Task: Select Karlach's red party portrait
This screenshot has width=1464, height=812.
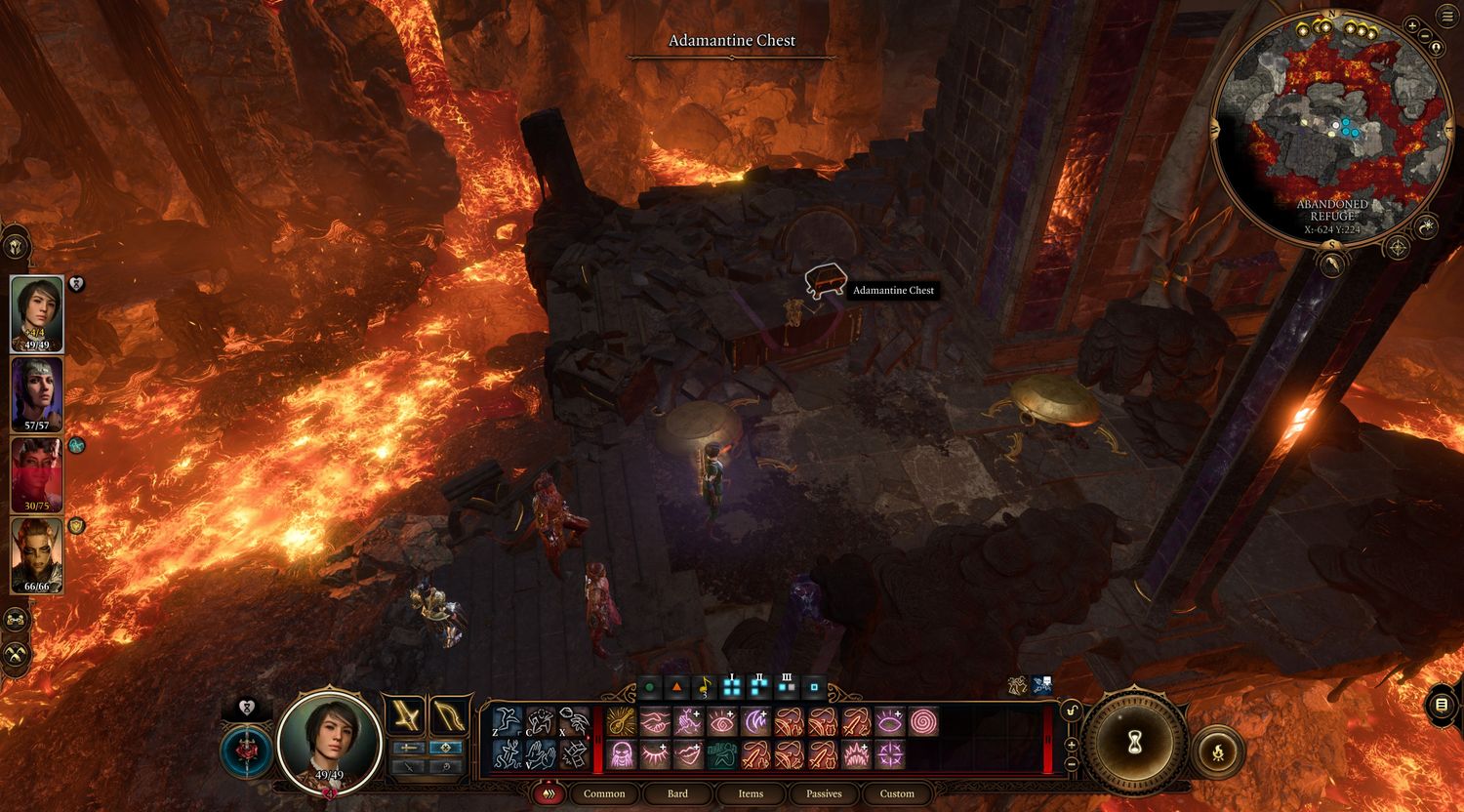Action: click(x=37, y=474)
